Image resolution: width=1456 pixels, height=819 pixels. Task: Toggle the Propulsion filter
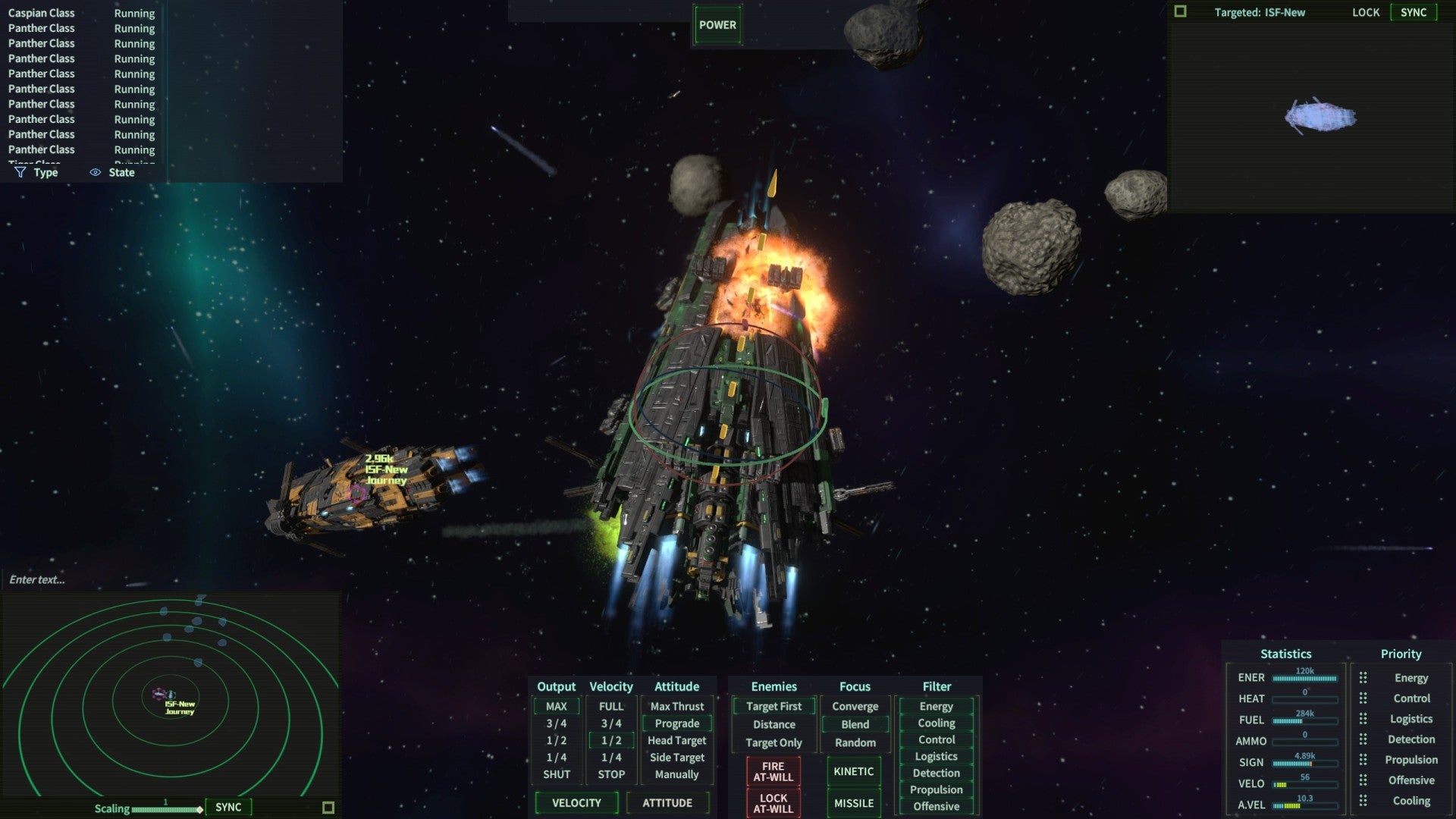(x=936, y=789)
